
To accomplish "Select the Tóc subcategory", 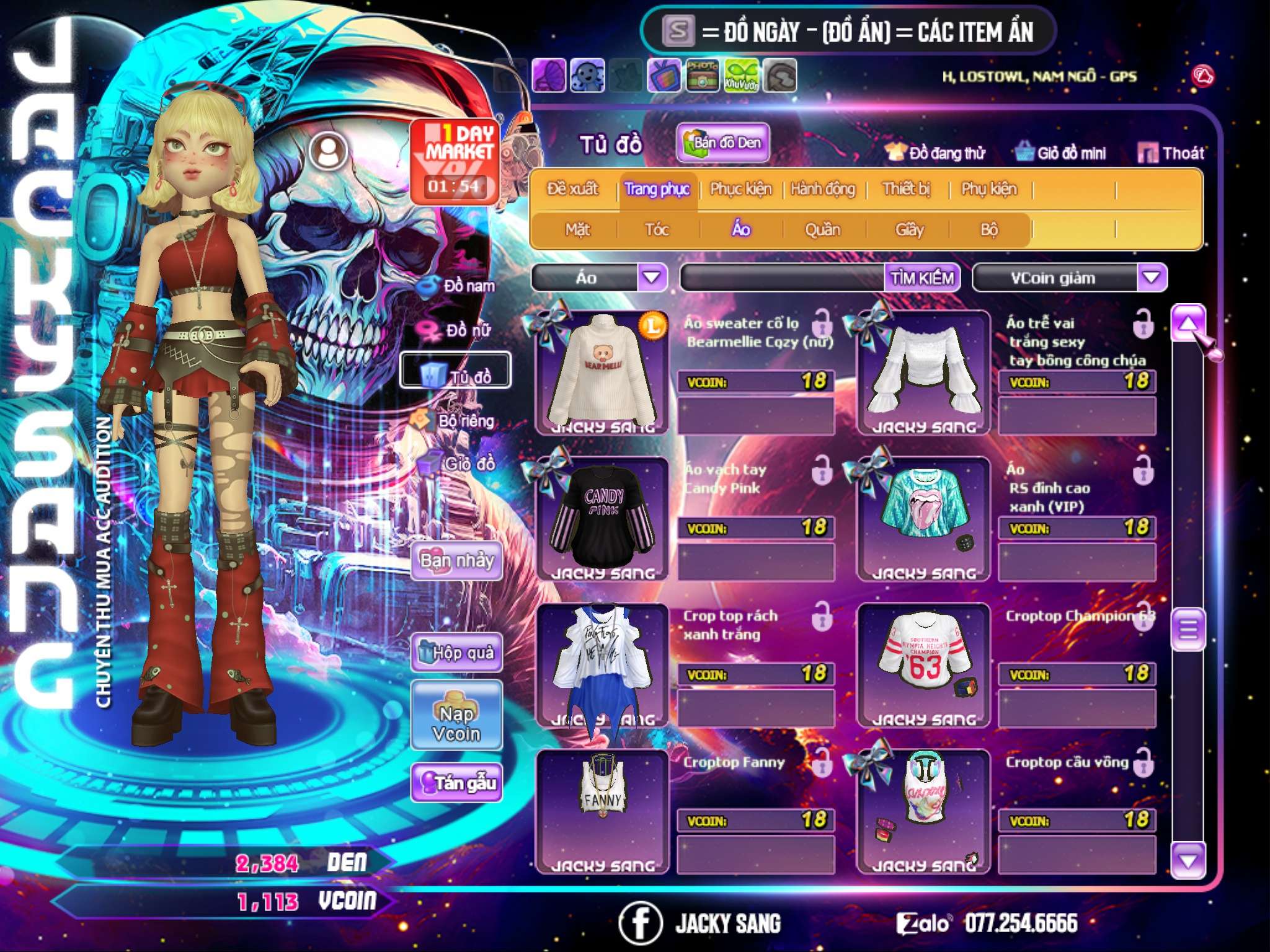I will tap(657, 229).
